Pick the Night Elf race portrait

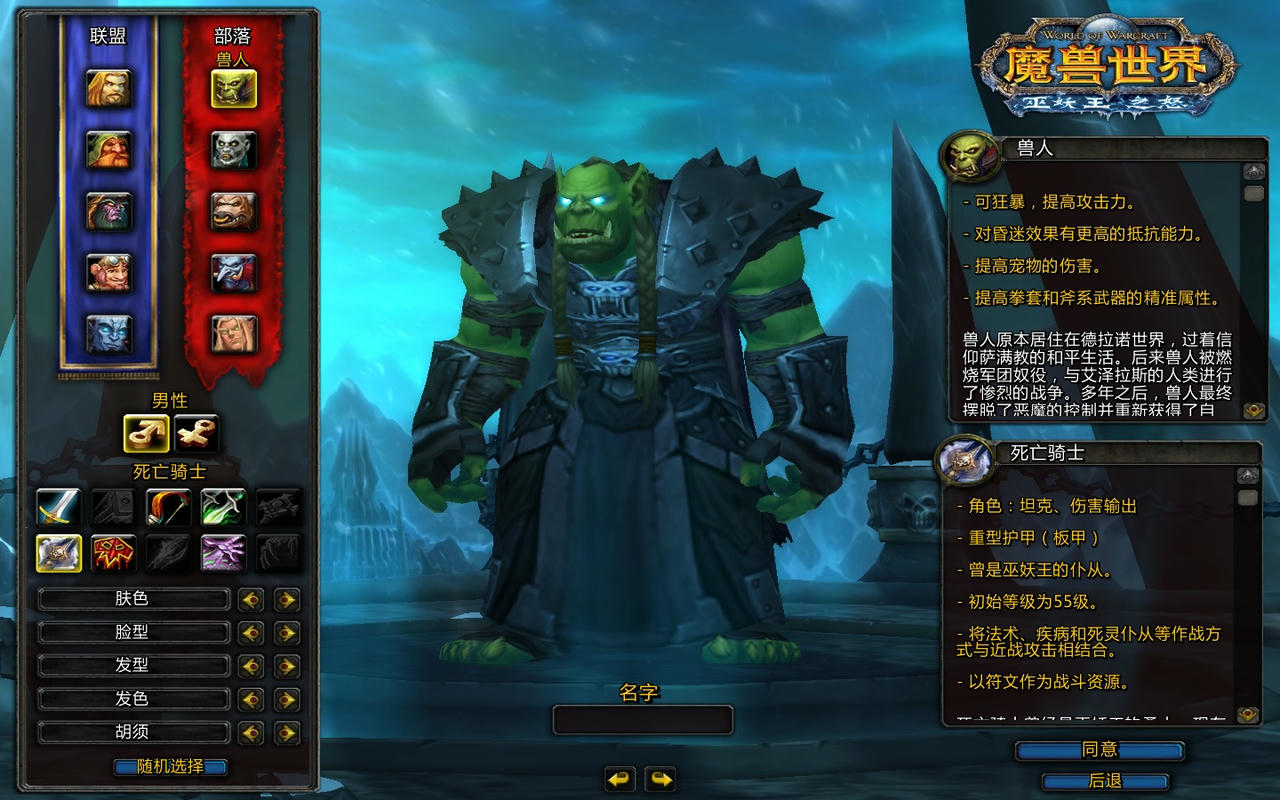[x=108, y=211]
